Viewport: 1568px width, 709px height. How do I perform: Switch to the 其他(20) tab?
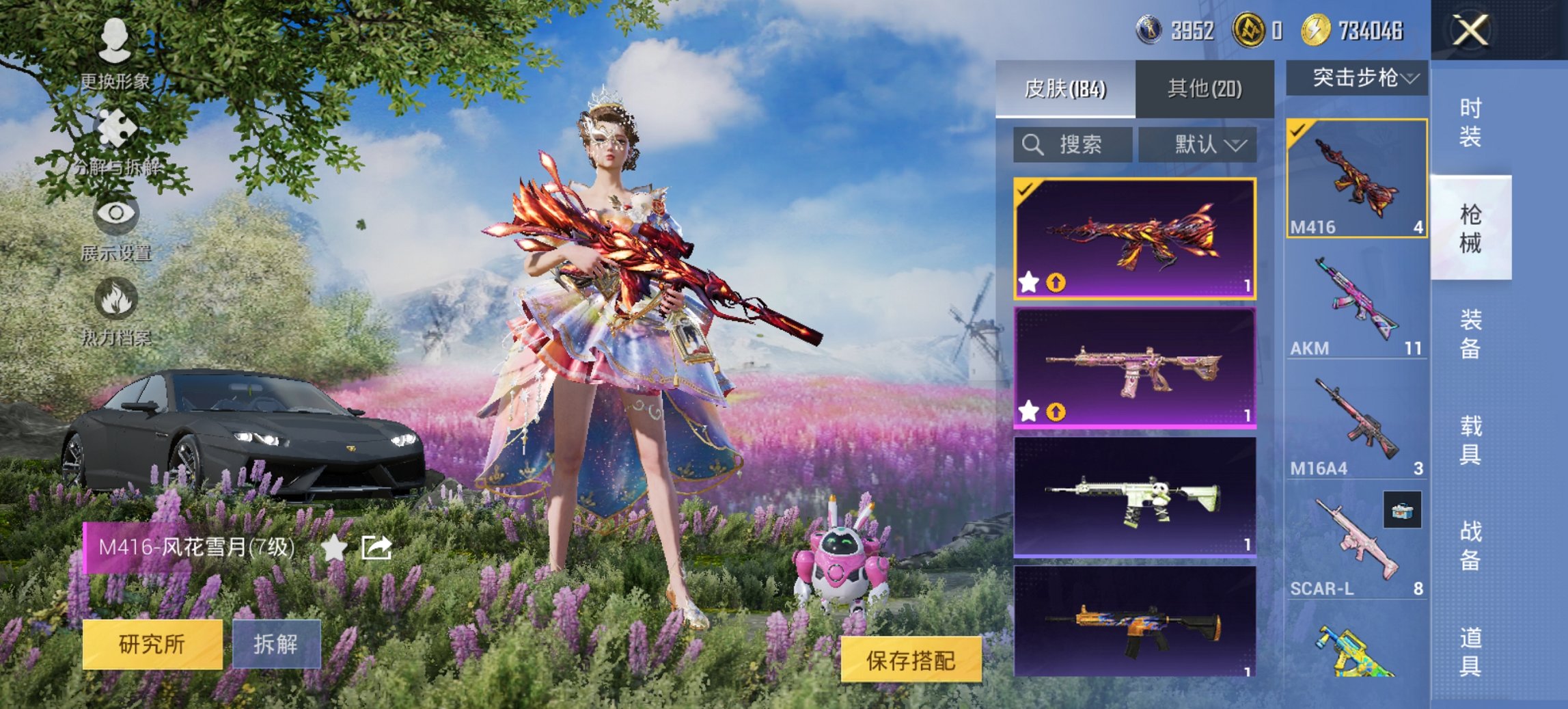point(1204,88)
